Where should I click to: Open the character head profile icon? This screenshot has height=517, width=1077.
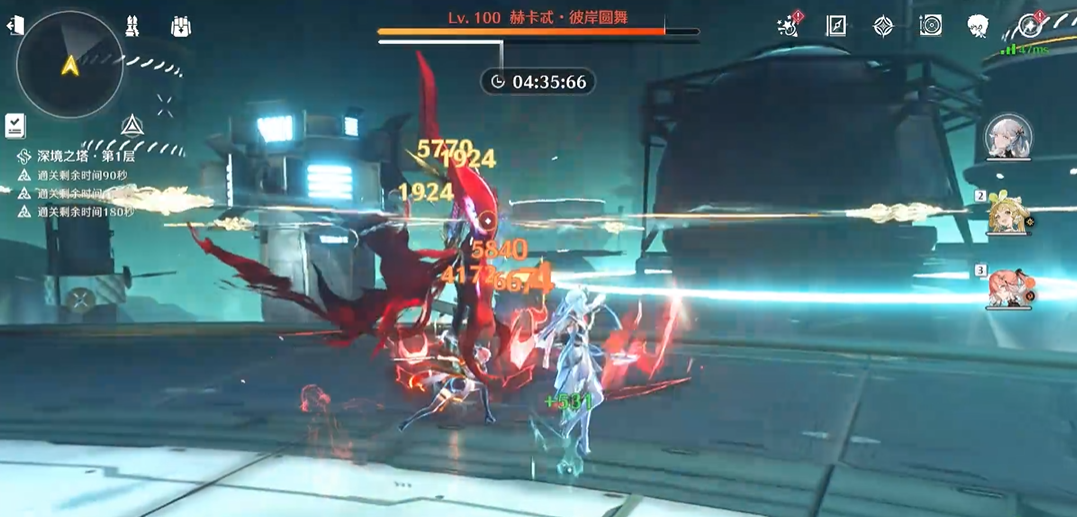978,26
